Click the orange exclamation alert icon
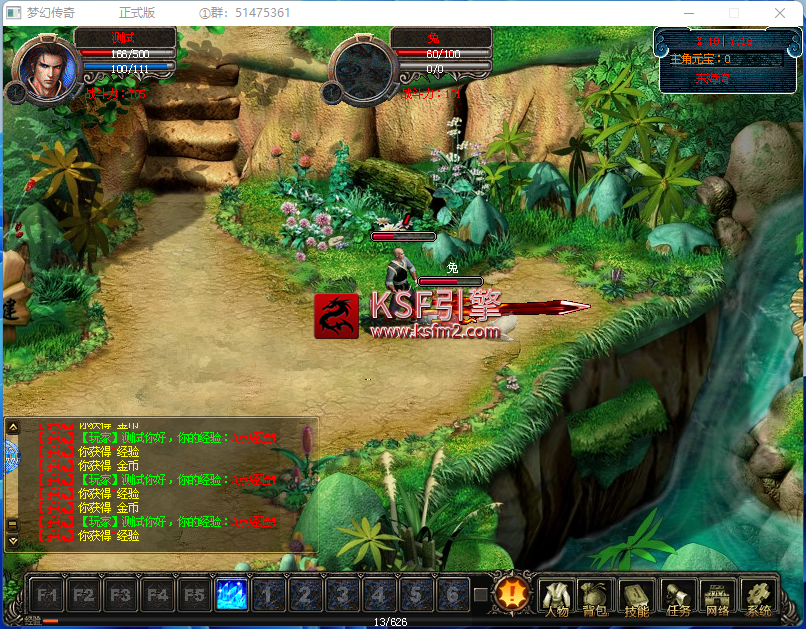This screenshot has height=629, width=806. [514, 594]
